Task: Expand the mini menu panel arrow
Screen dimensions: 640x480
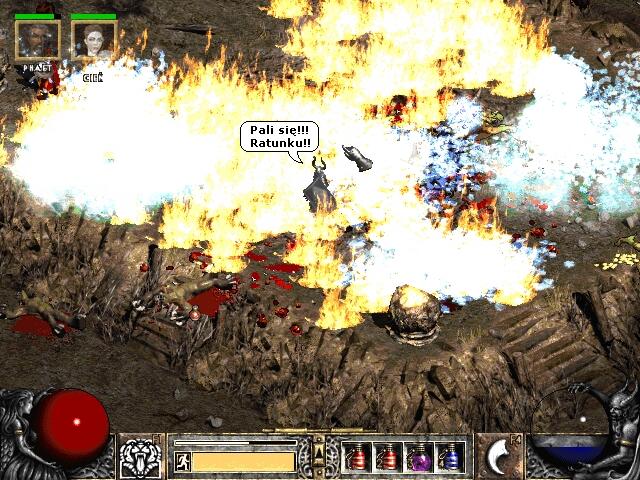Action: (319, 453)
